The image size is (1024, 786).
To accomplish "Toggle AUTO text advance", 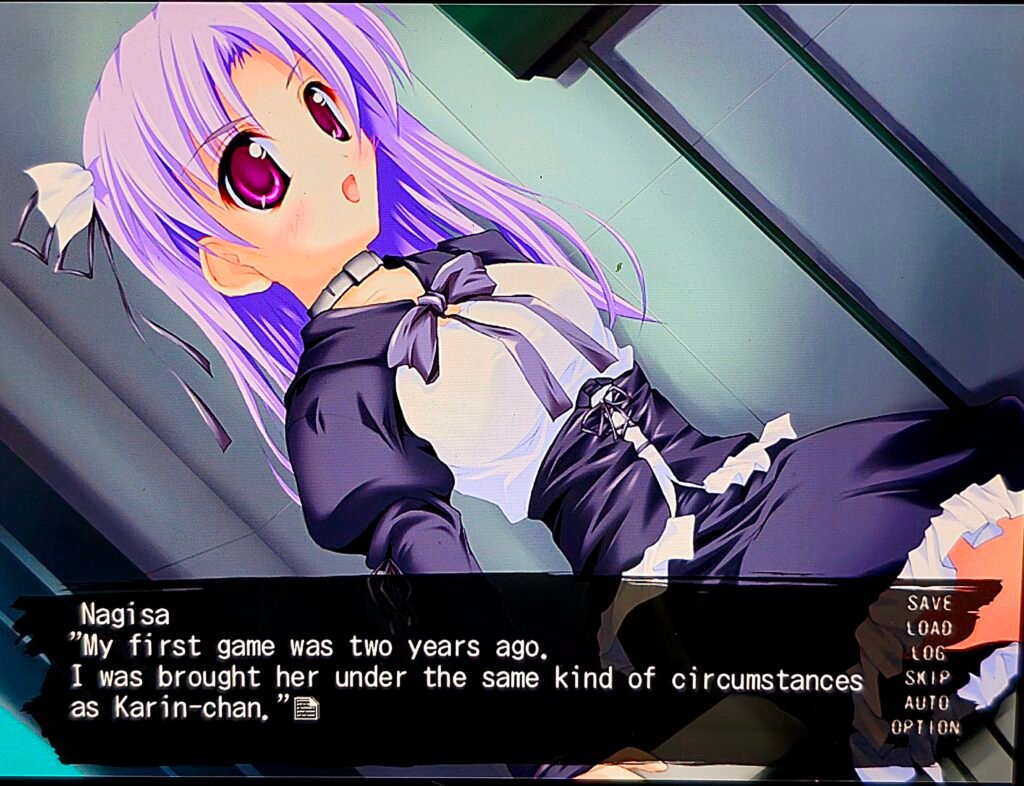I will pyautogui.click(x=927, y=702).
